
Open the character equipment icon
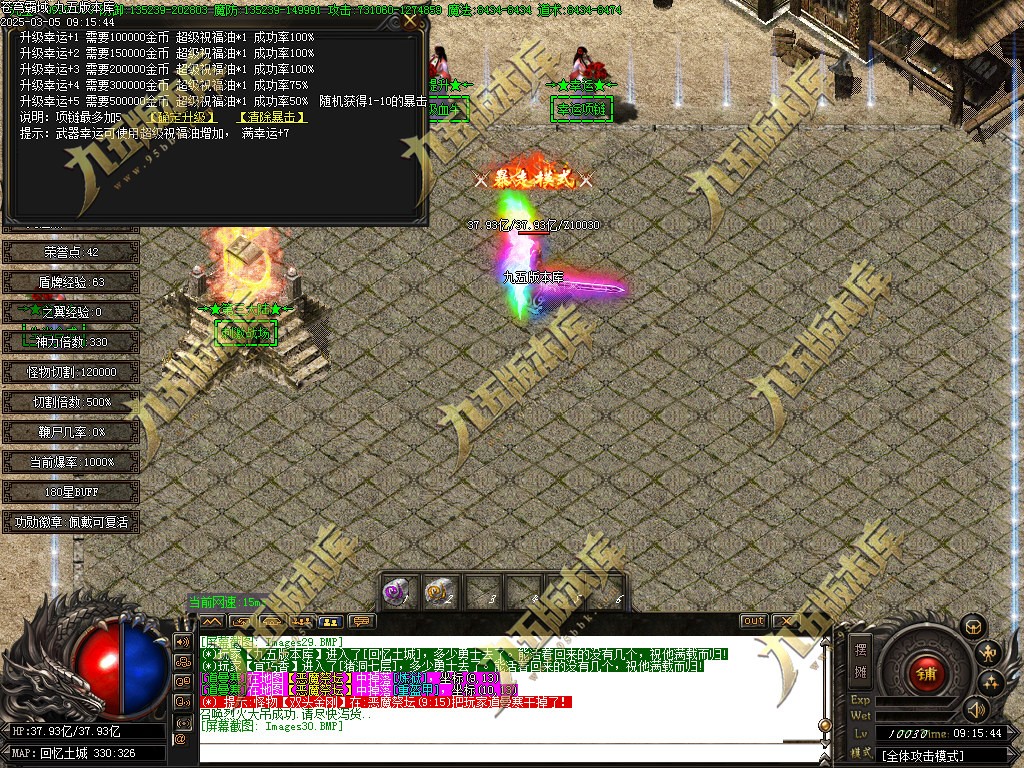pyautogui.click(x=991, y=654)
